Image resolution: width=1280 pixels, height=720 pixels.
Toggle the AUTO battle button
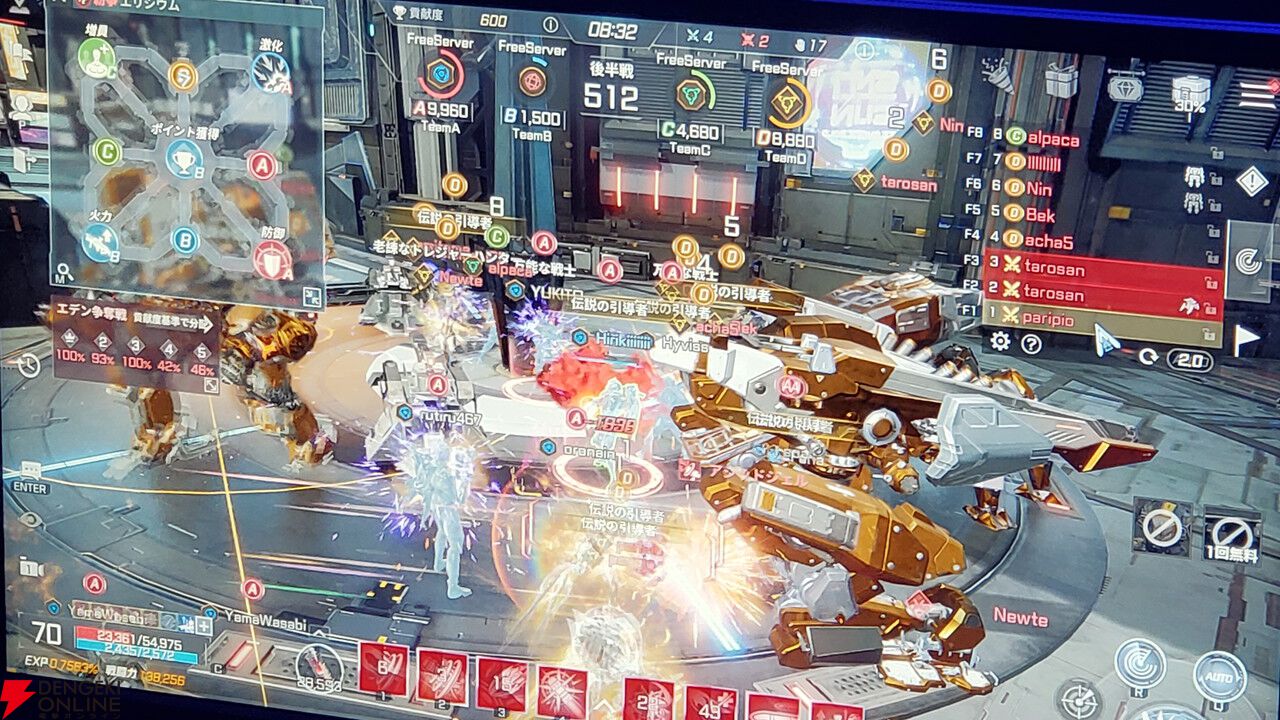pyautogui.click(x=1222, y=675)
